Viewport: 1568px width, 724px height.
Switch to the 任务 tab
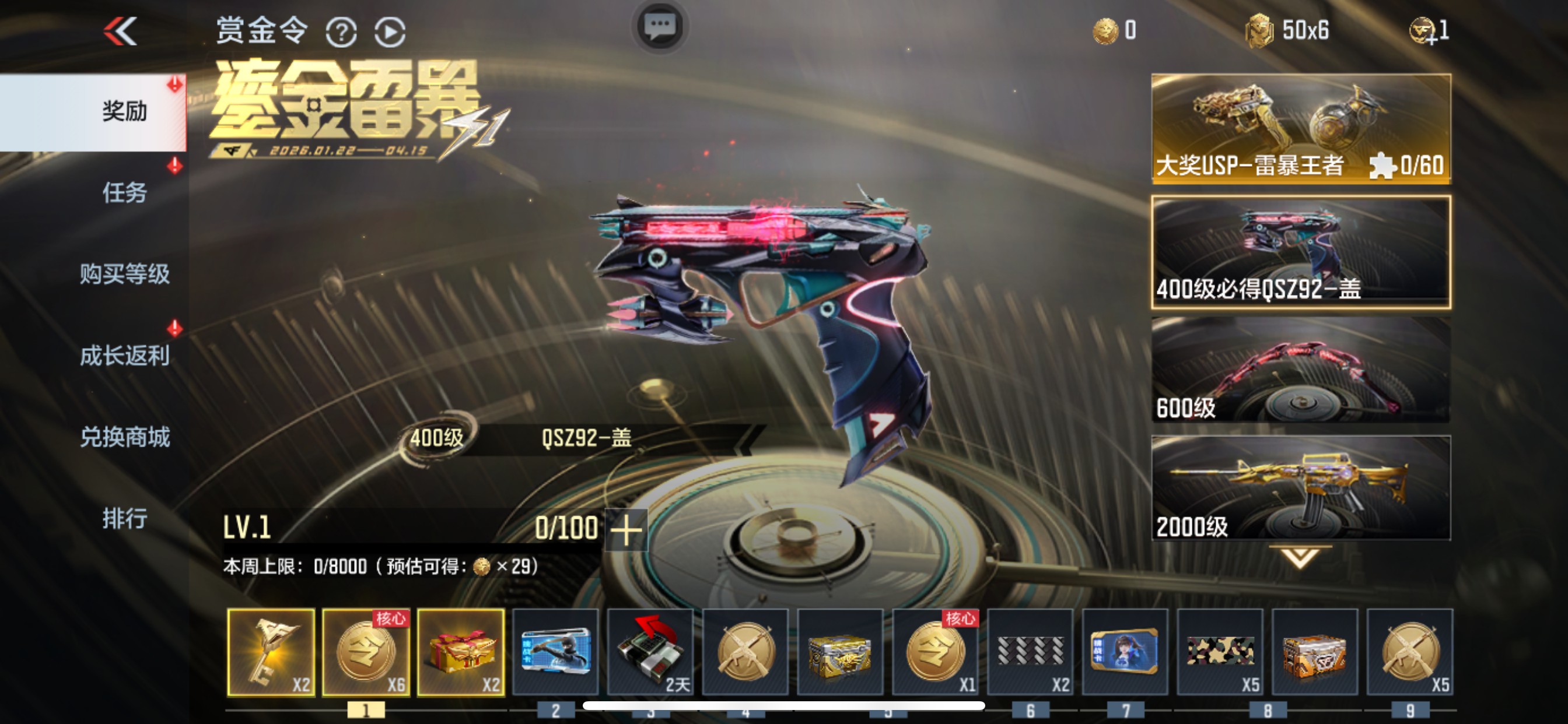(125, 194)
